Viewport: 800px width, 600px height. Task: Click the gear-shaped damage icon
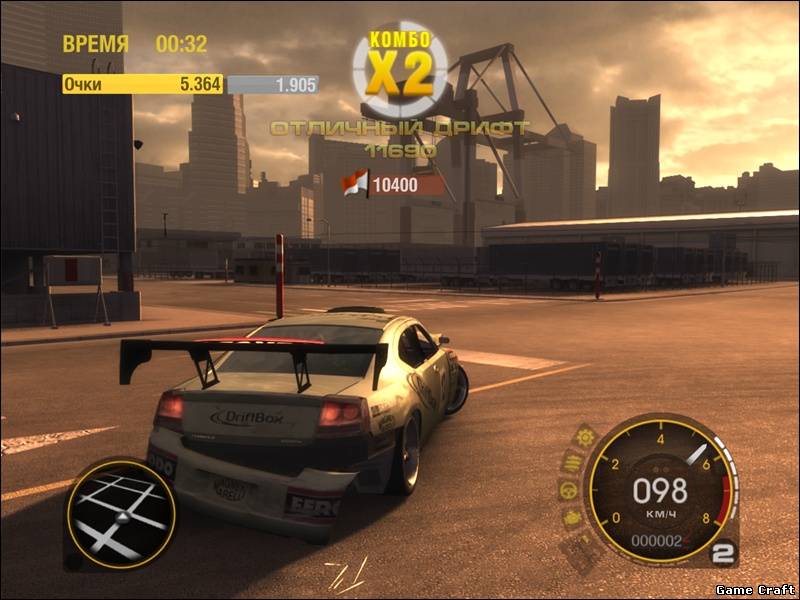point(585,436)
